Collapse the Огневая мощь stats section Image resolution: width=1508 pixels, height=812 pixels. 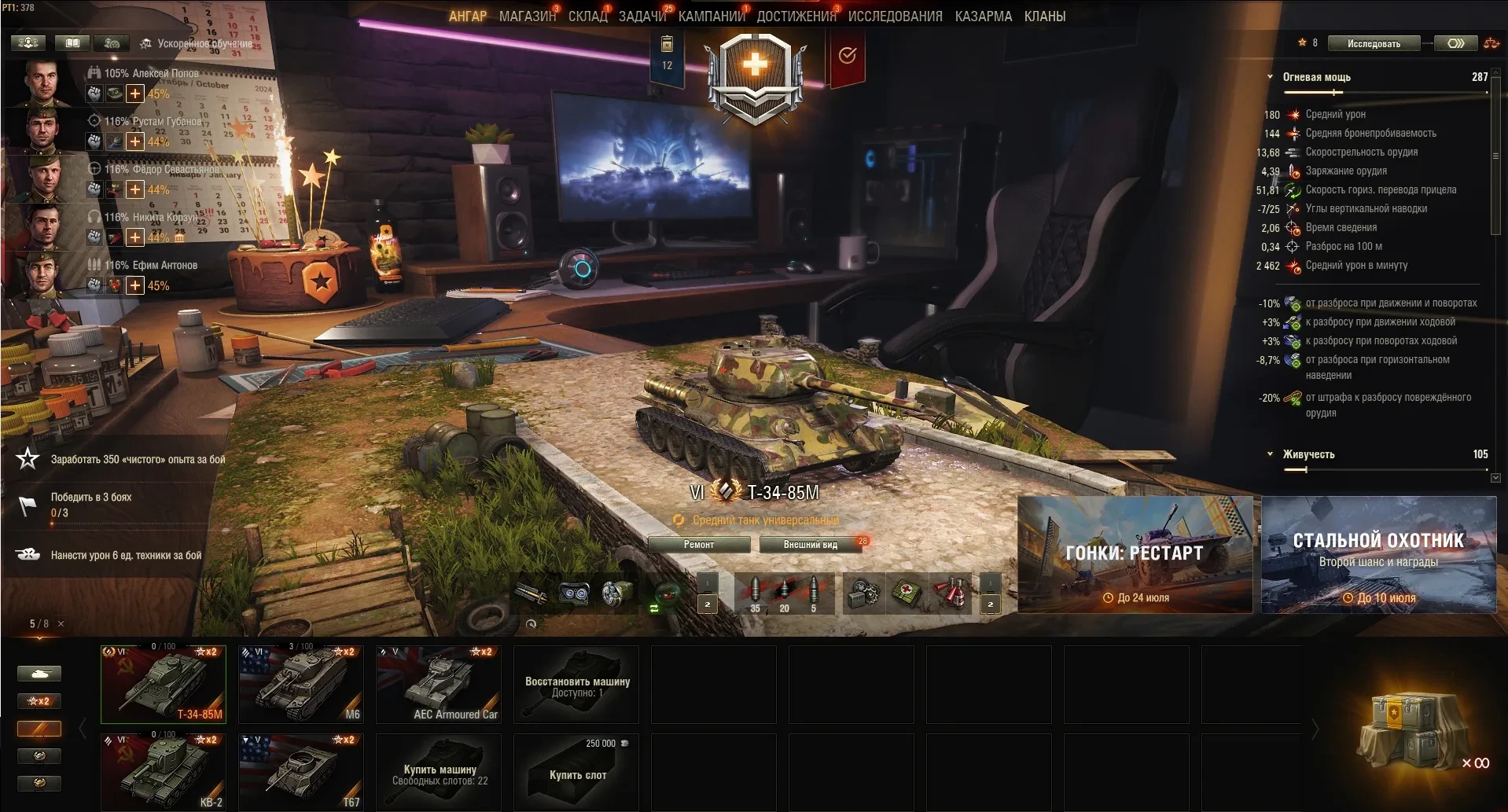click(1270, 77)
